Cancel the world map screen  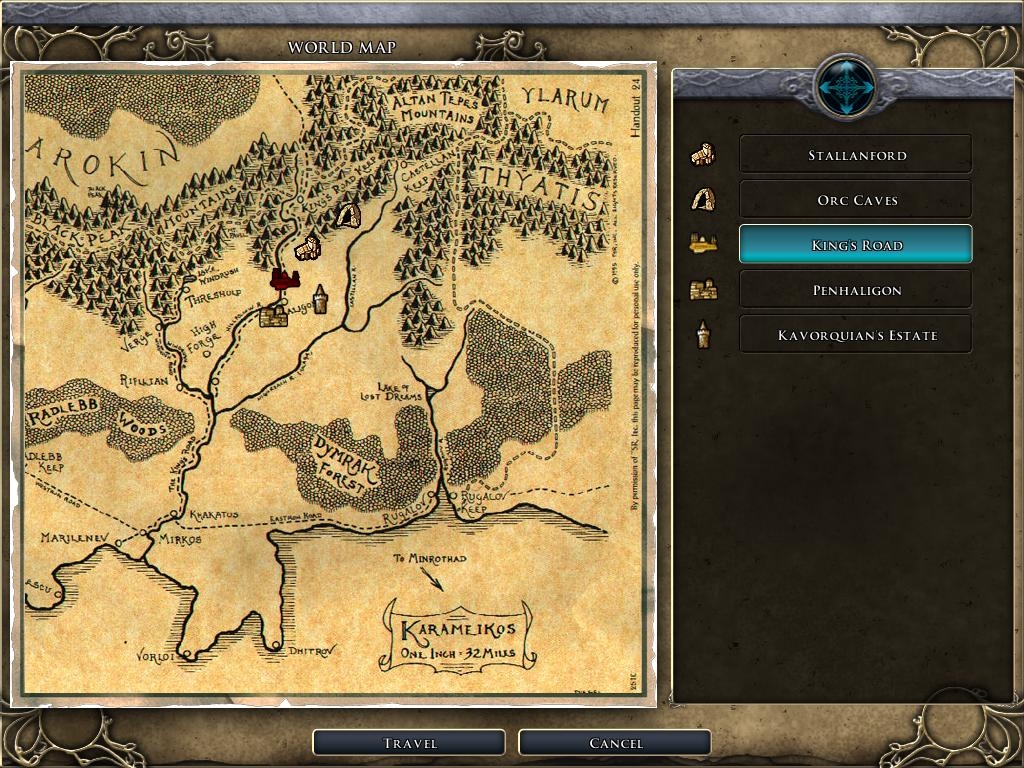[x=614, y=743]
